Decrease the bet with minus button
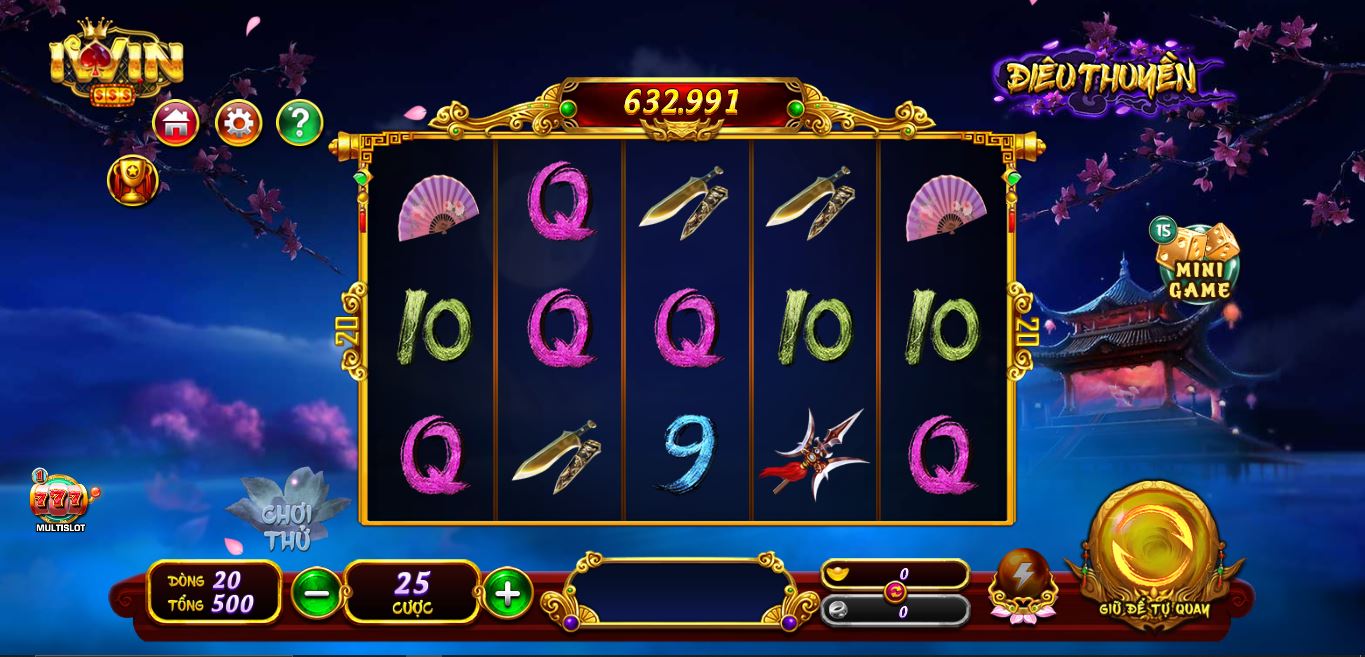This screenshot has width=1365, height=657. click(316, 593)
